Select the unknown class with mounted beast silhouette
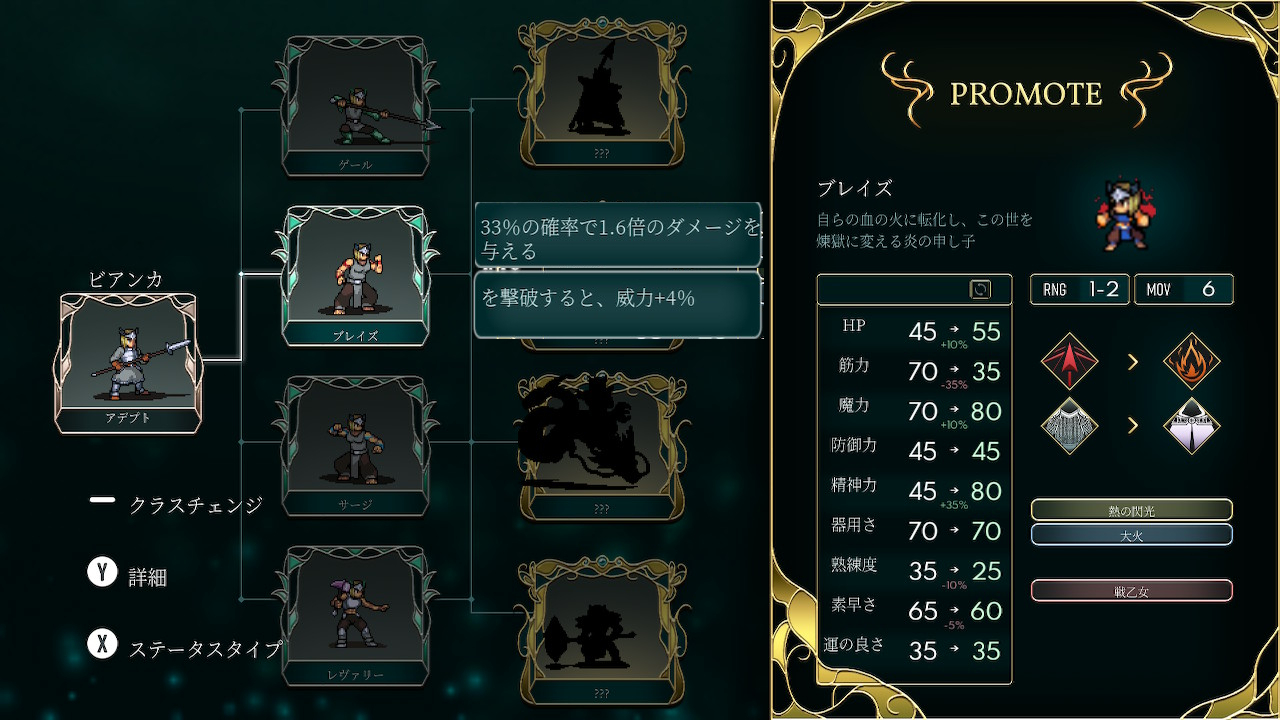This screenshot has height=720, width=1280. 601,445
